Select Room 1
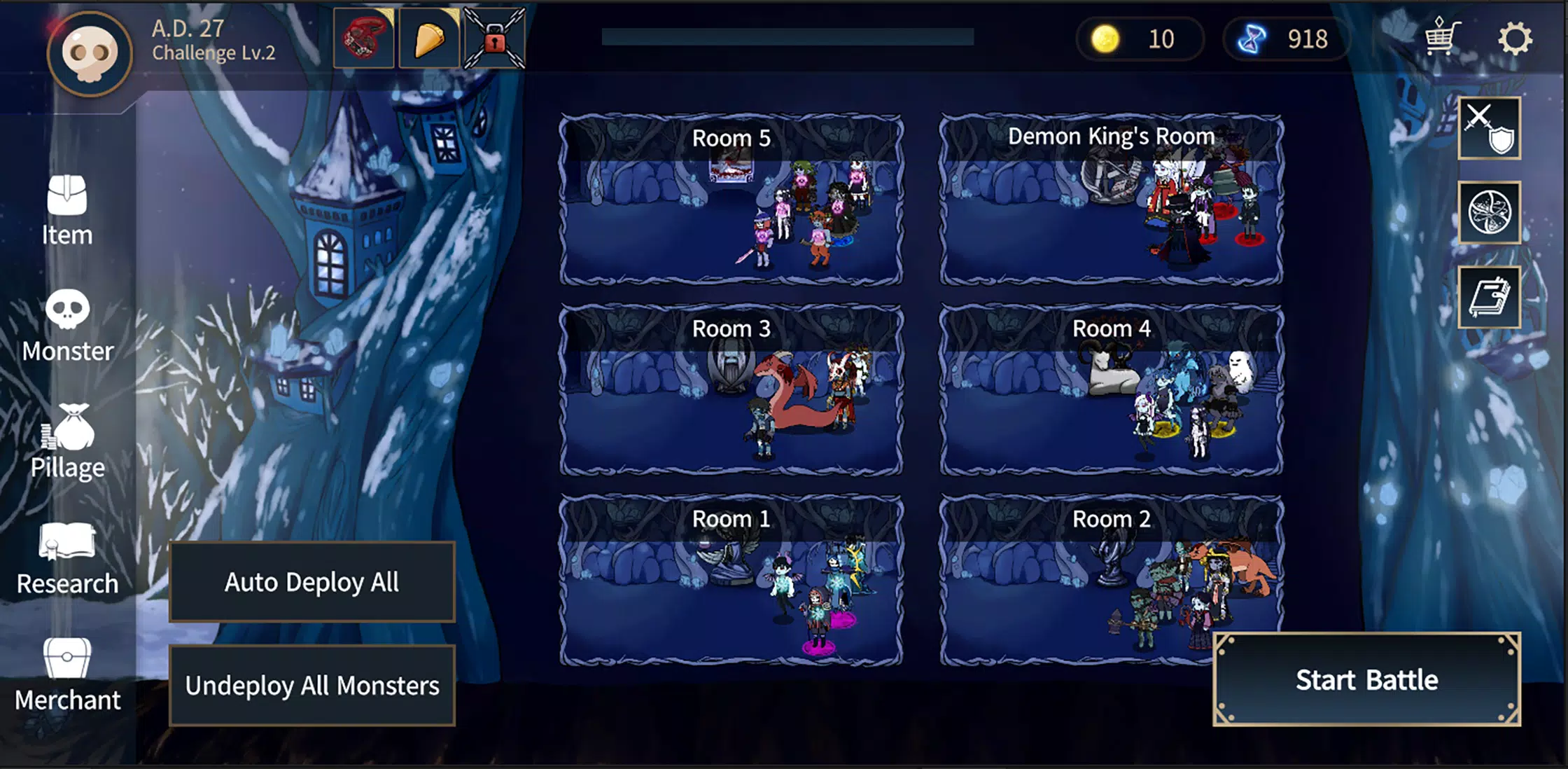1568x769 pixels. pyautogui.click(x=731, y=581)
